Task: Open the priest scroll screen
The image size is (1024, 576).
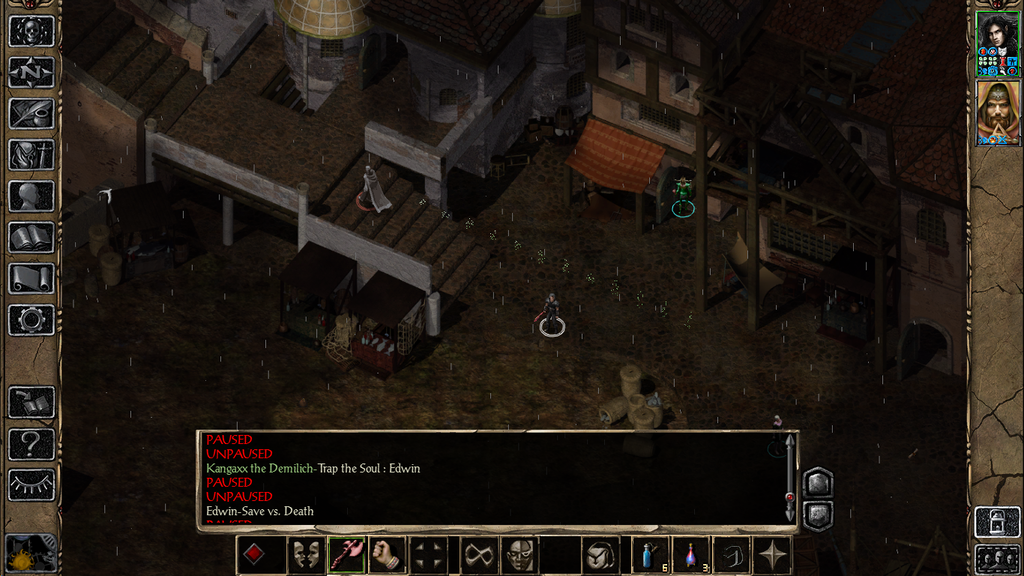Action: [x=31, y=278]
